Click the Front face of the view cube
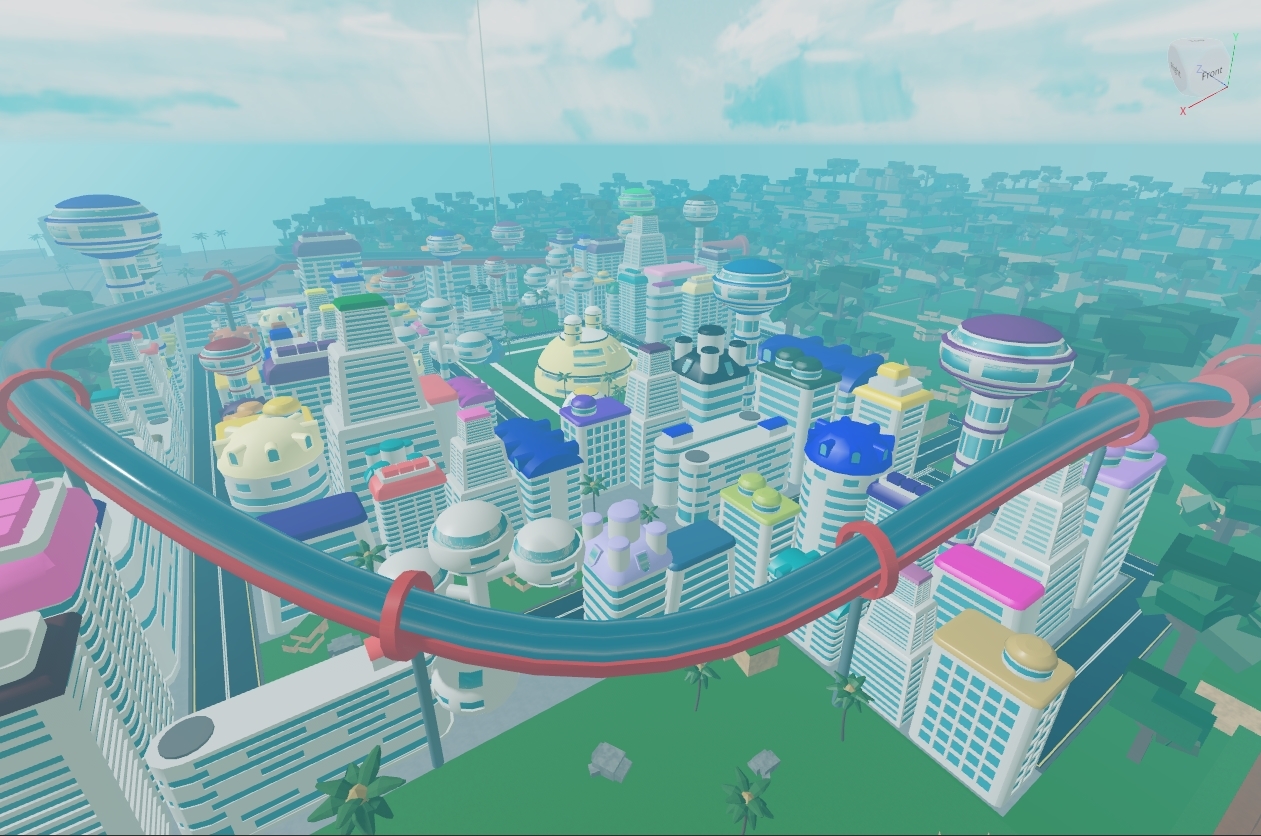Image resolution: width=1261 pixels, height=836 pixels. pos(1209,71)
